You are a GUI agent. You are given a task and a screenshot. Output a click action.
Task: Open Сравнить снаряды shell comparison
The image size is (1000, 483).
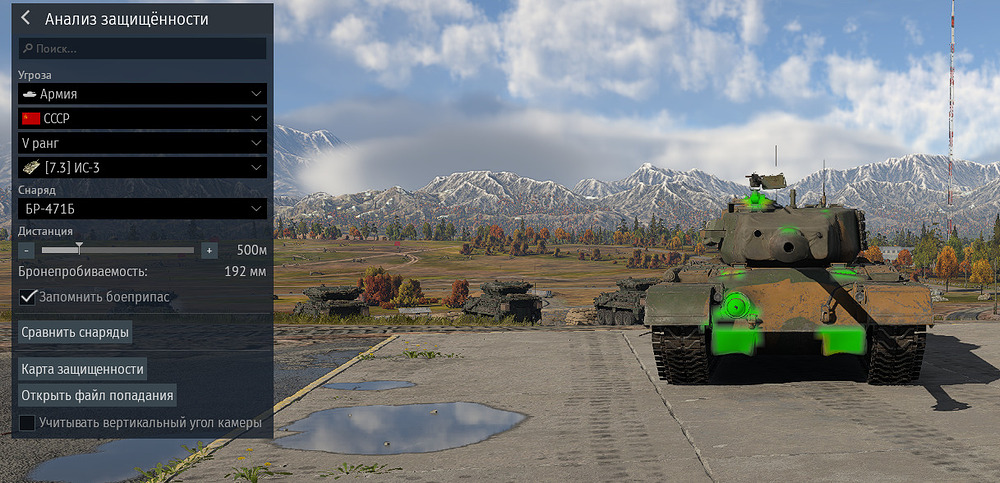click(77, 331)
